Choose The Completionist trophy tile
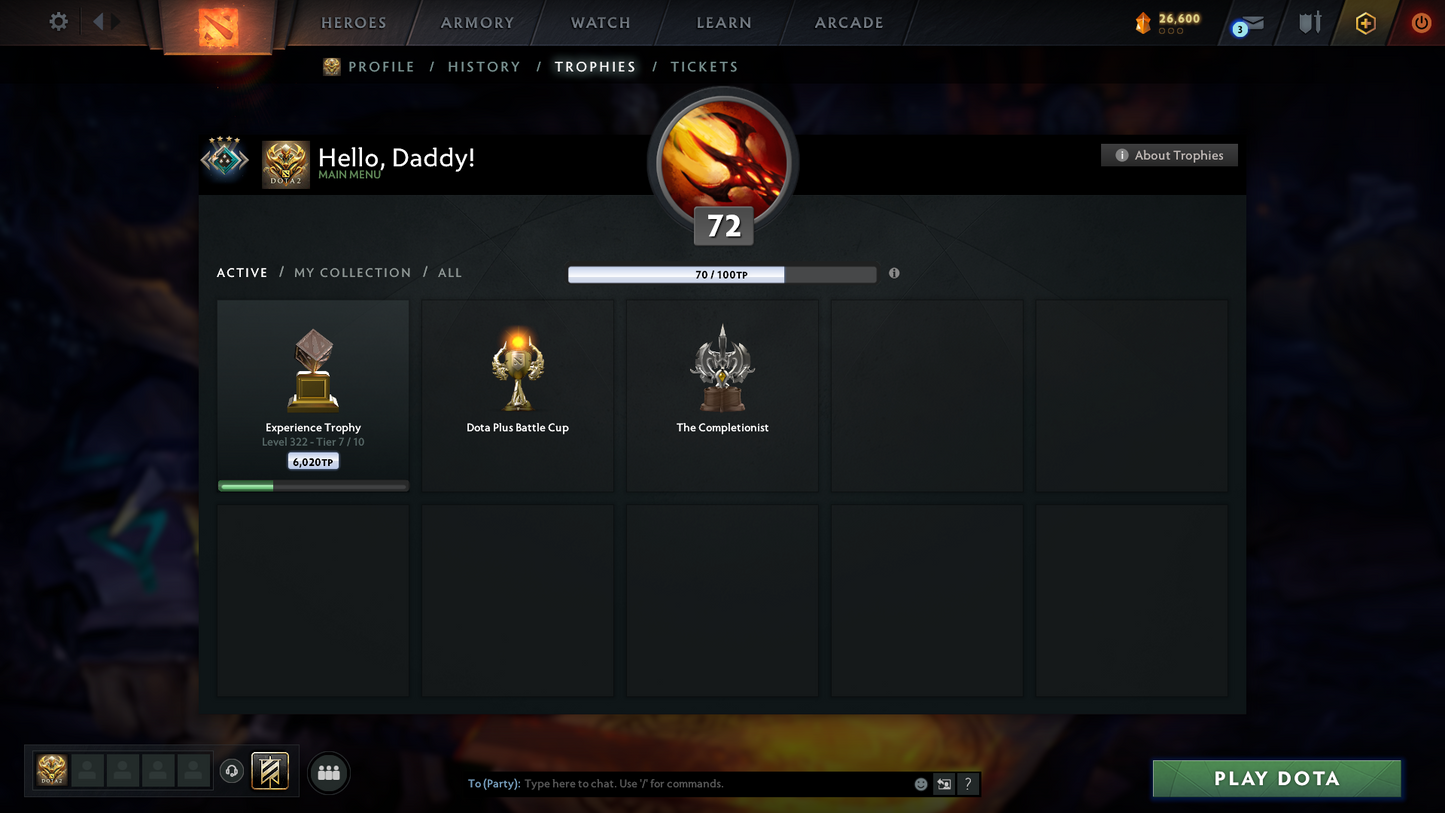 [722, 395]
